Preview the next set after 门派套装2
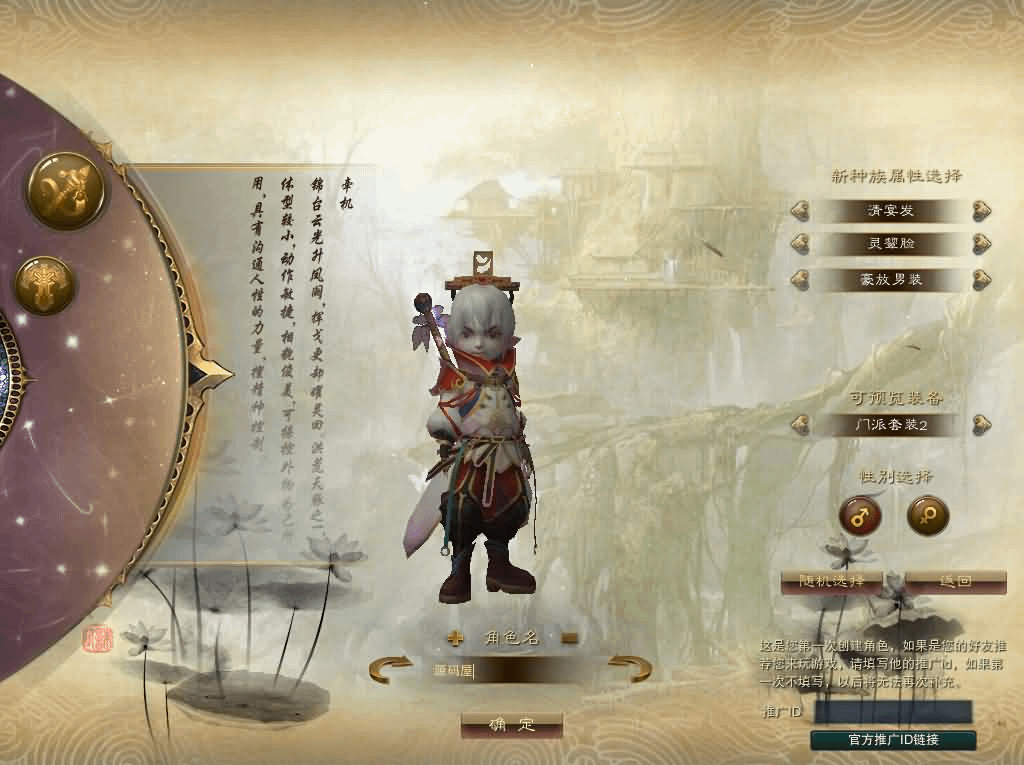This screenshot has width=1024, height=765. coord(982,425)
